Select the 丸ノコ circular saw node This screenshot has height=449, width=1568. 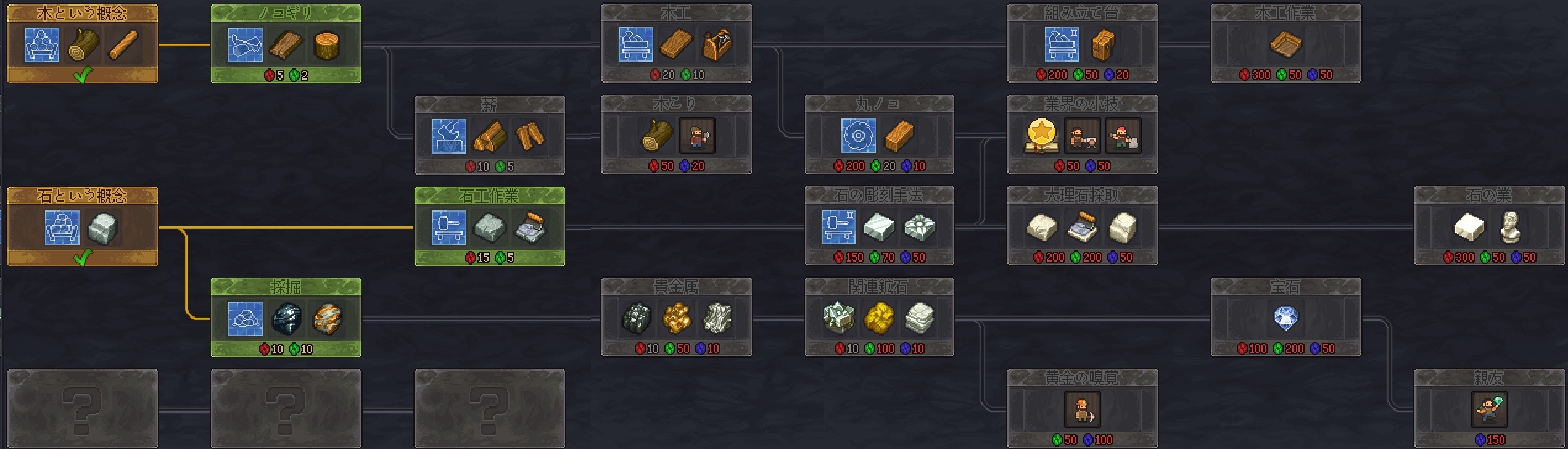879,136
